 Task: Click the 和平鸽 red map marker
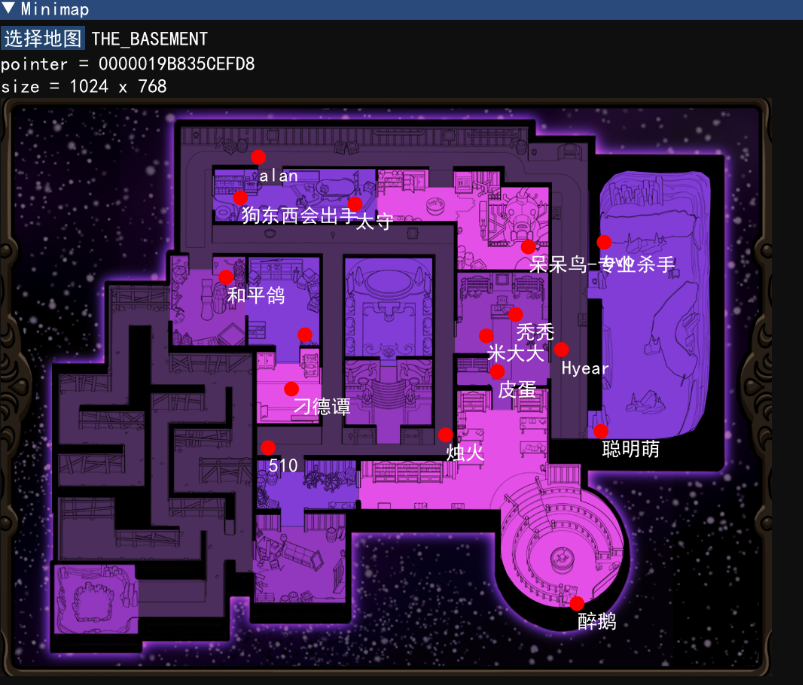[226, 277]
